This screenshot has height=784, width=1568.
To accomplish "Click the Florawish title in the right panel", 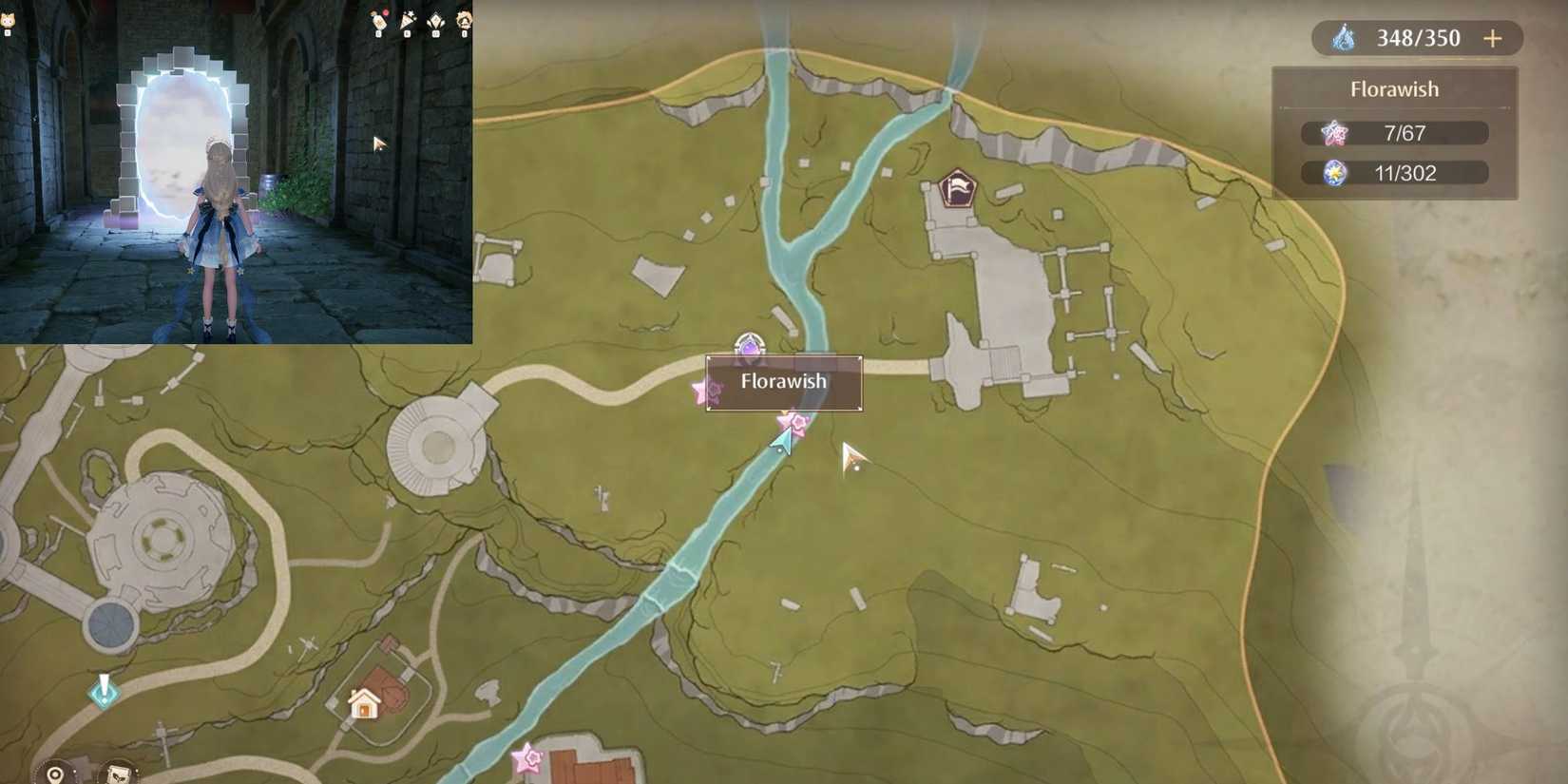I will tap(1394, 88).
